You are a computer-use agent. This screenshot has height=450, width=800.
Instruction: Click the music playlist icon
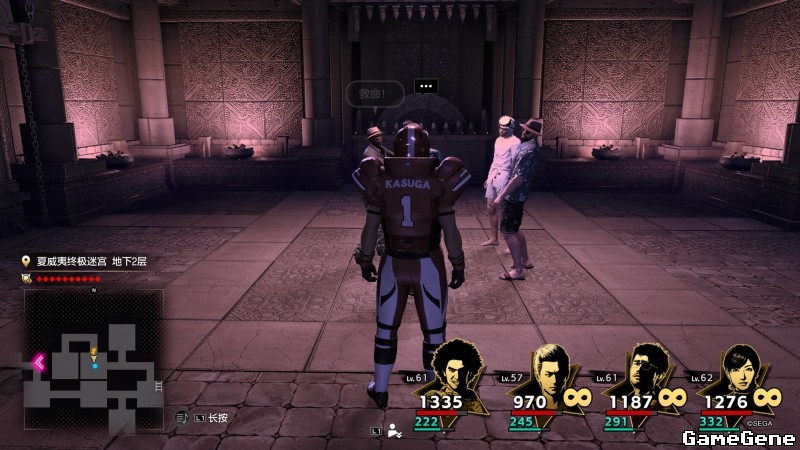[x=181, y=416]
